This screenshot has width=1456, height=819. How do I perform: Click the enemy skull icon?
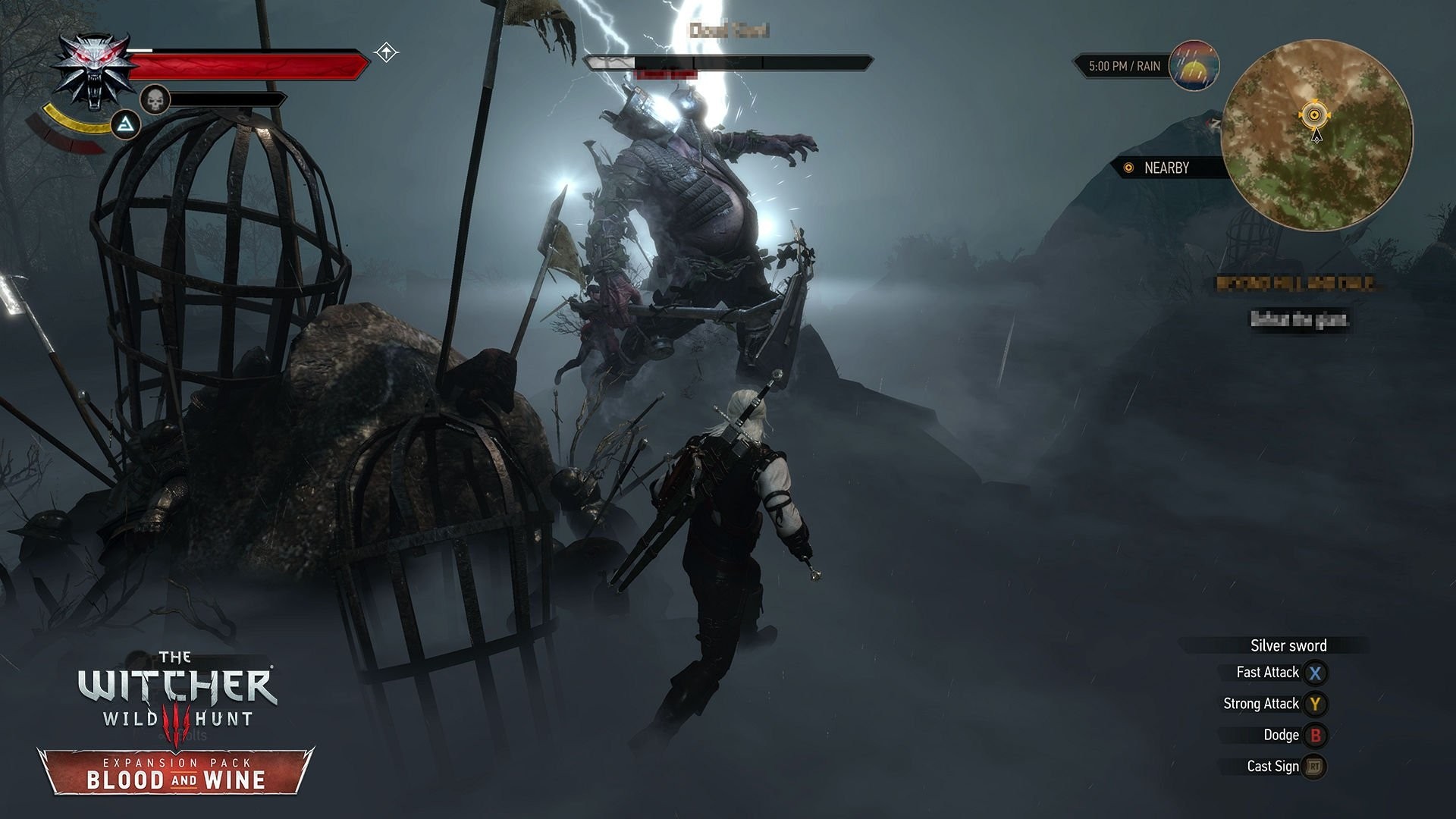(155, 99)
